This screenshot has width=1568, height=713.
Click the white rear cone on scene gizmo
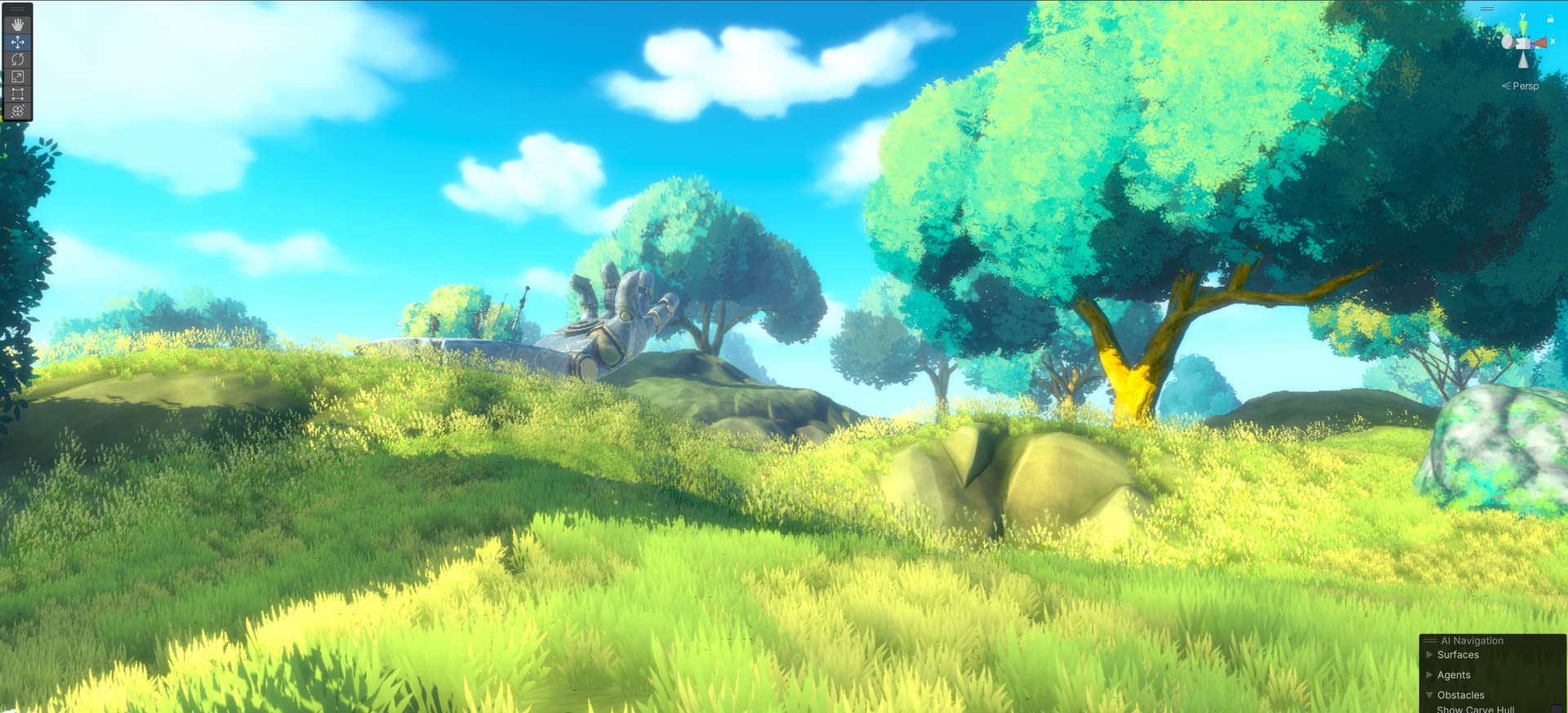(x=1507, y=42)
